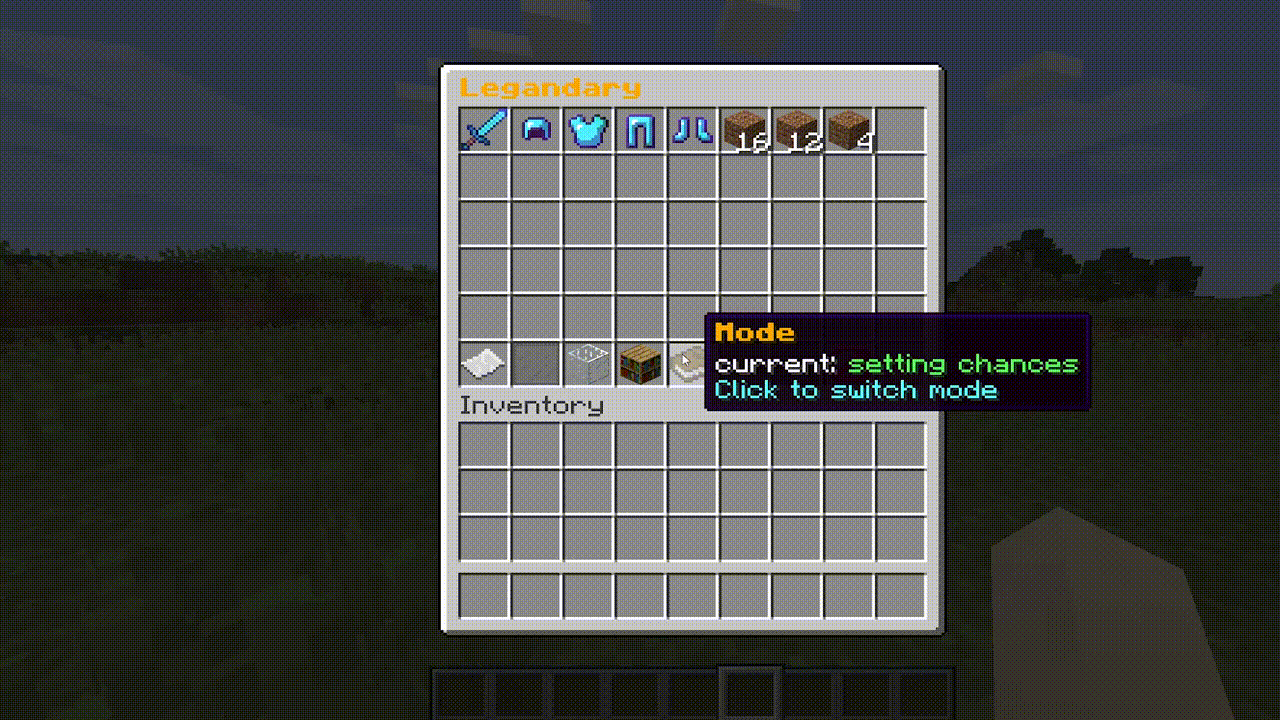Select the dirt stack of 16
The height and width of the screenshot is (720, 1280).
click(x=743, y=130)
